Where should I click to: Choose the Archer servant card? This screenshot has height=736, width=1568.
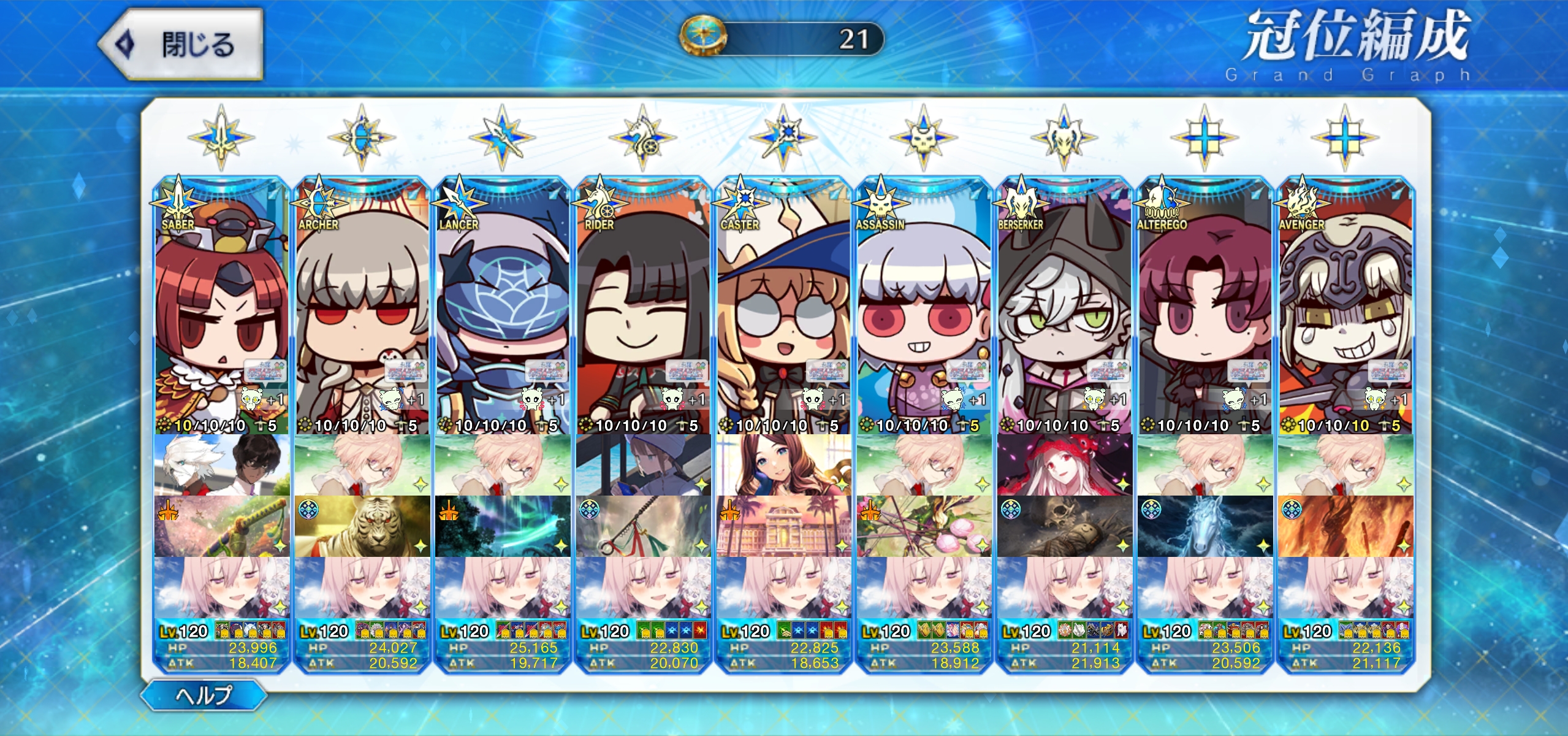tap(362, 307)
